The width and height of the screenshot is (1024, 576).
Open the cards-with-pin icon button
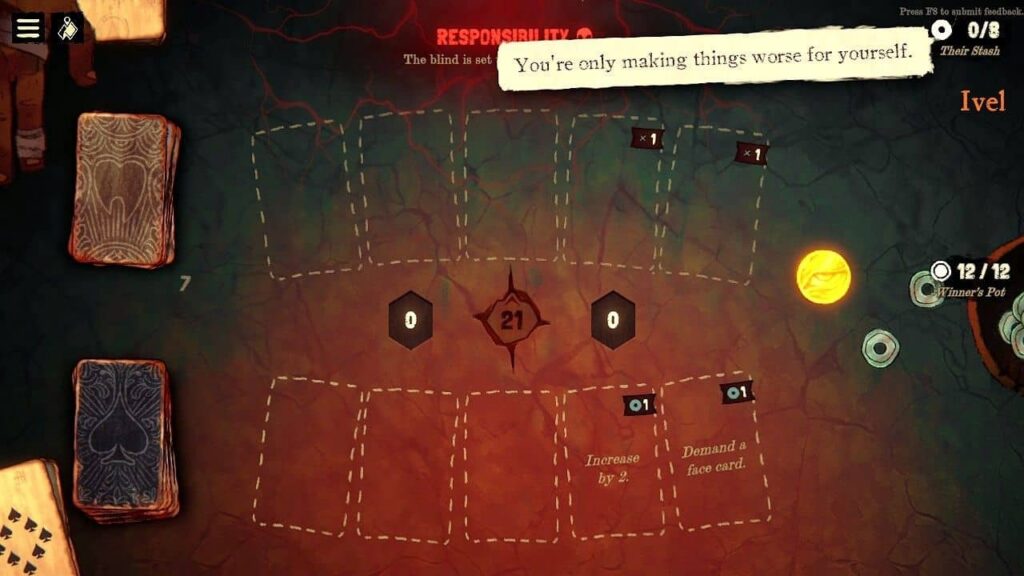68,28
